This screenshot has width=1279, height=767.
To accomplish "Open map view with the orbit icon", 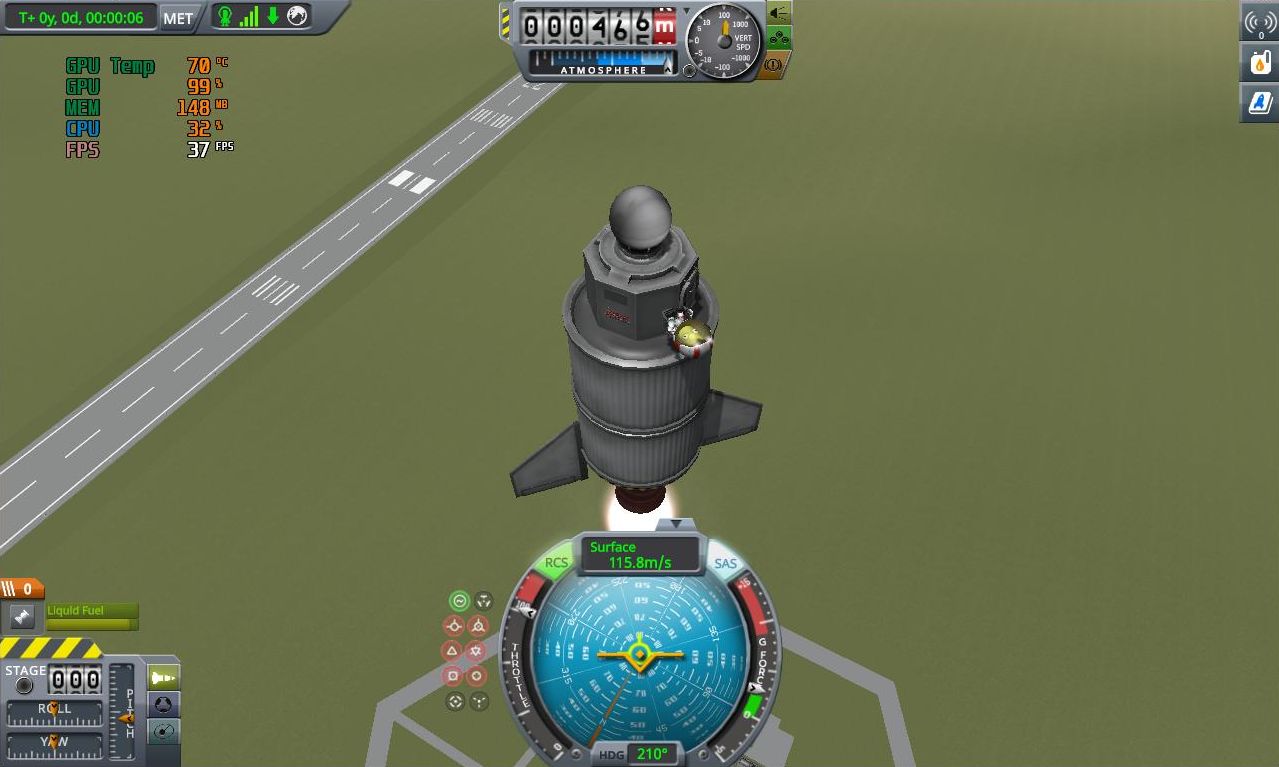I will coord(163,732).
